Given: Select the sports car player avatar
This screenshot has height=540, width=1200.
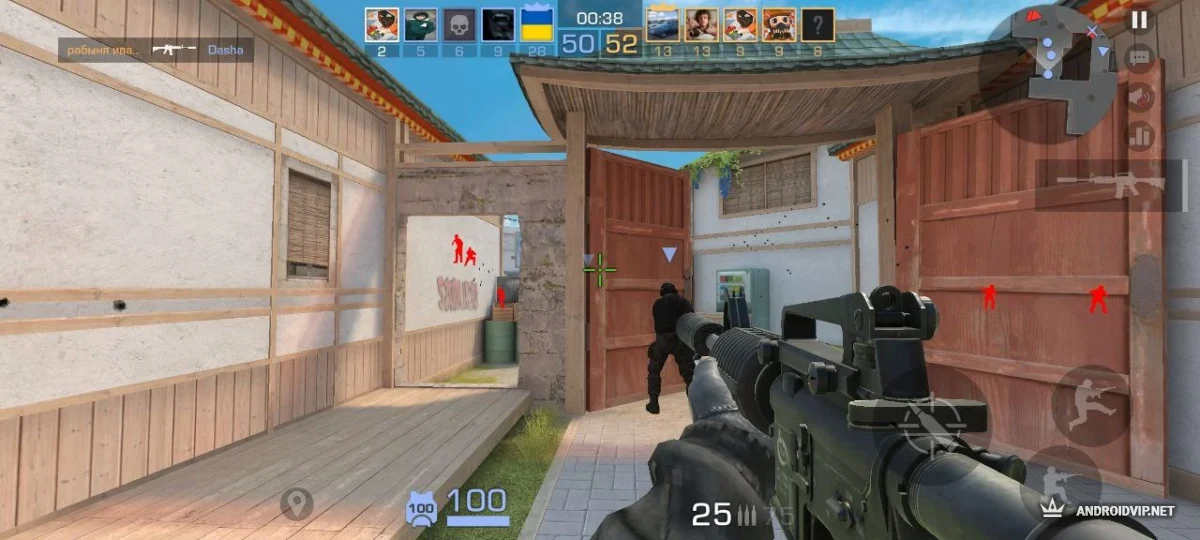Looking at the screenshot, I should click(x=662, y=25).
